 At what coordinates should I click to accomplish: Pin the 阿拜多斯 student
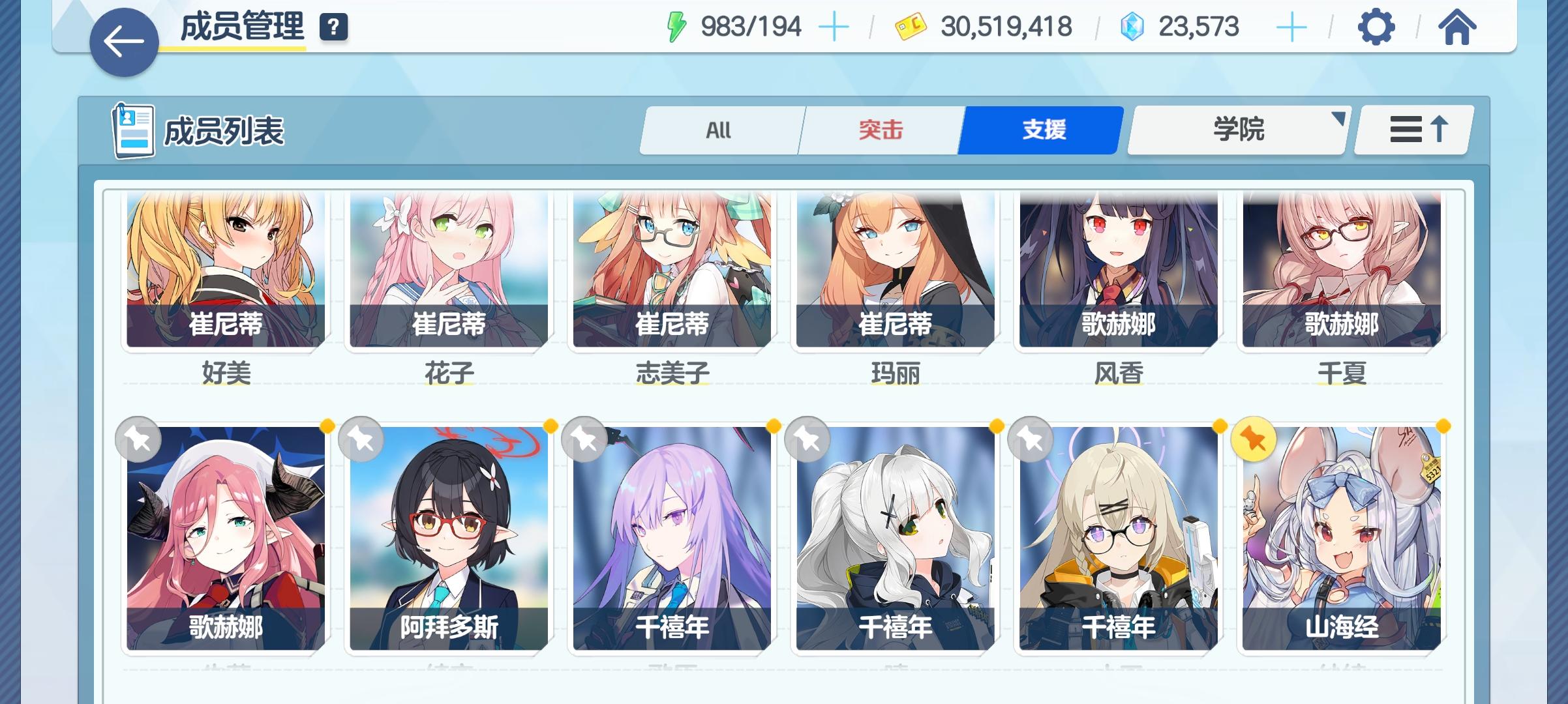[361, 439]
